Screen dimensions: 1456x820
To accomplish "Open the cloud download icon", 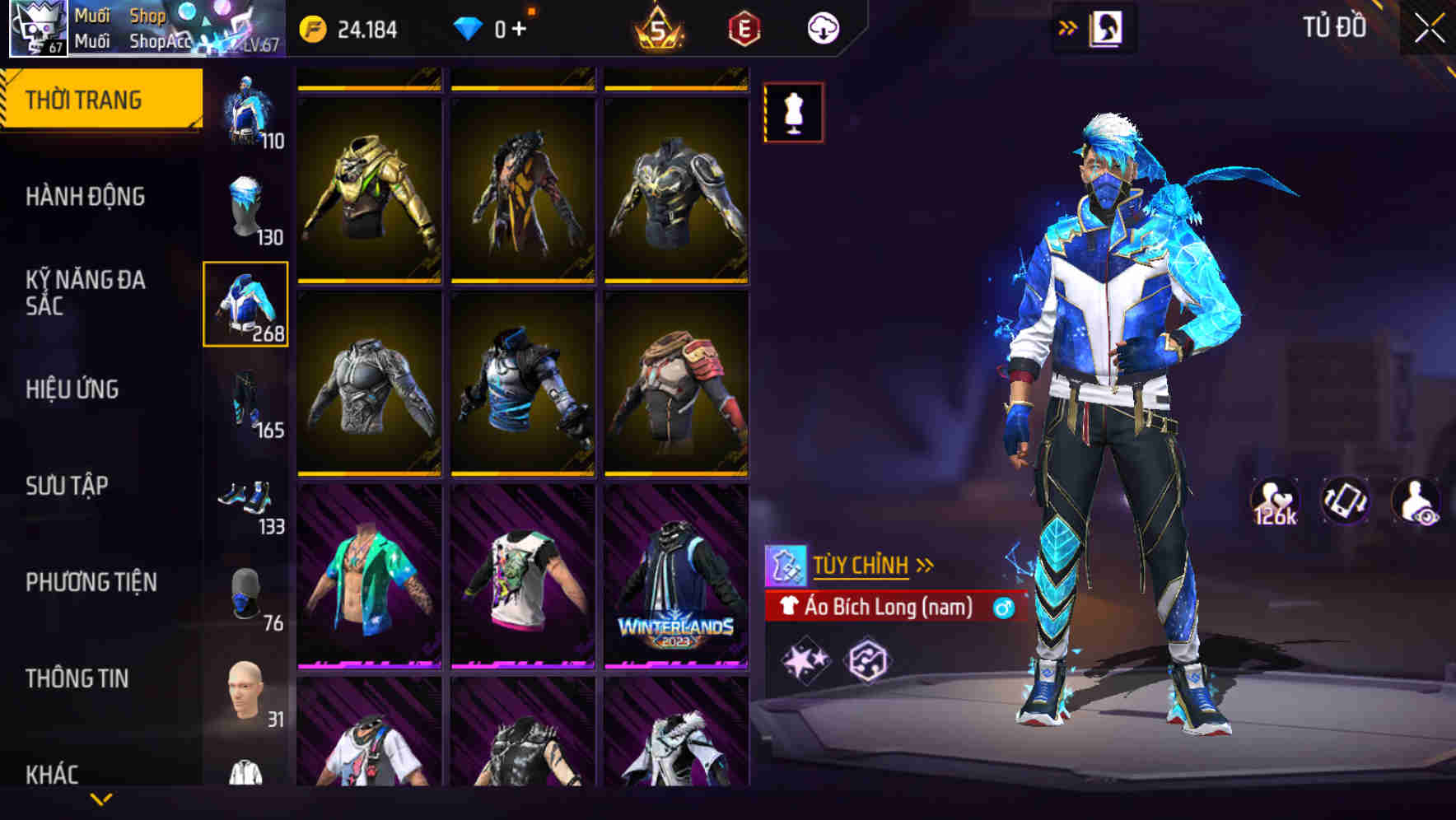I will point(821,27).
